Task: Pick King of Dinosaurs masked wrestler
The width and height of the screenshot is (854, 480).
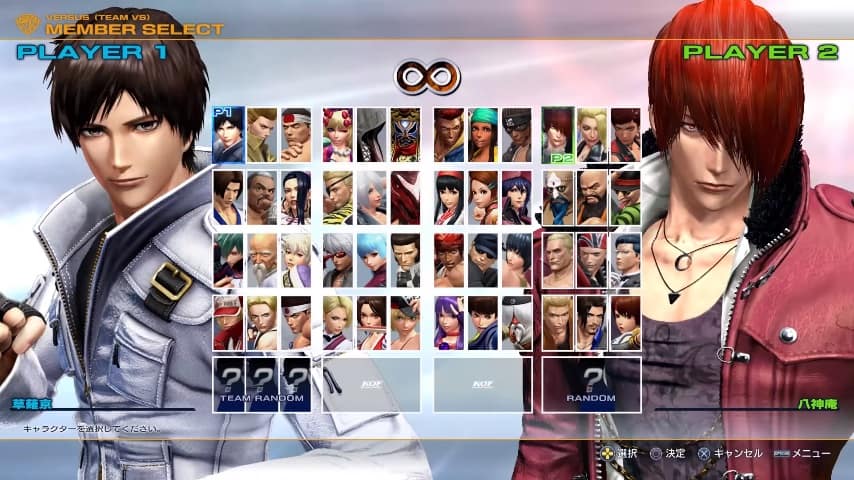Action: pos(406,135)
